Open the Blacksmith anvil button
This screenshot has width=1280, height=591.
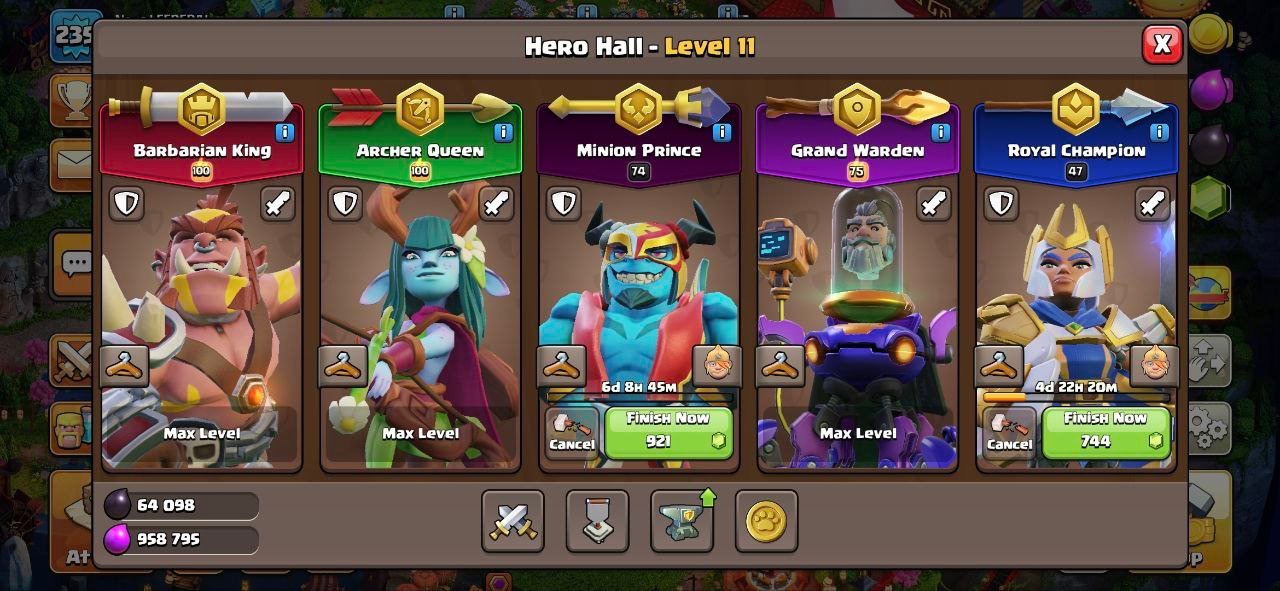(x=682, y=521)
